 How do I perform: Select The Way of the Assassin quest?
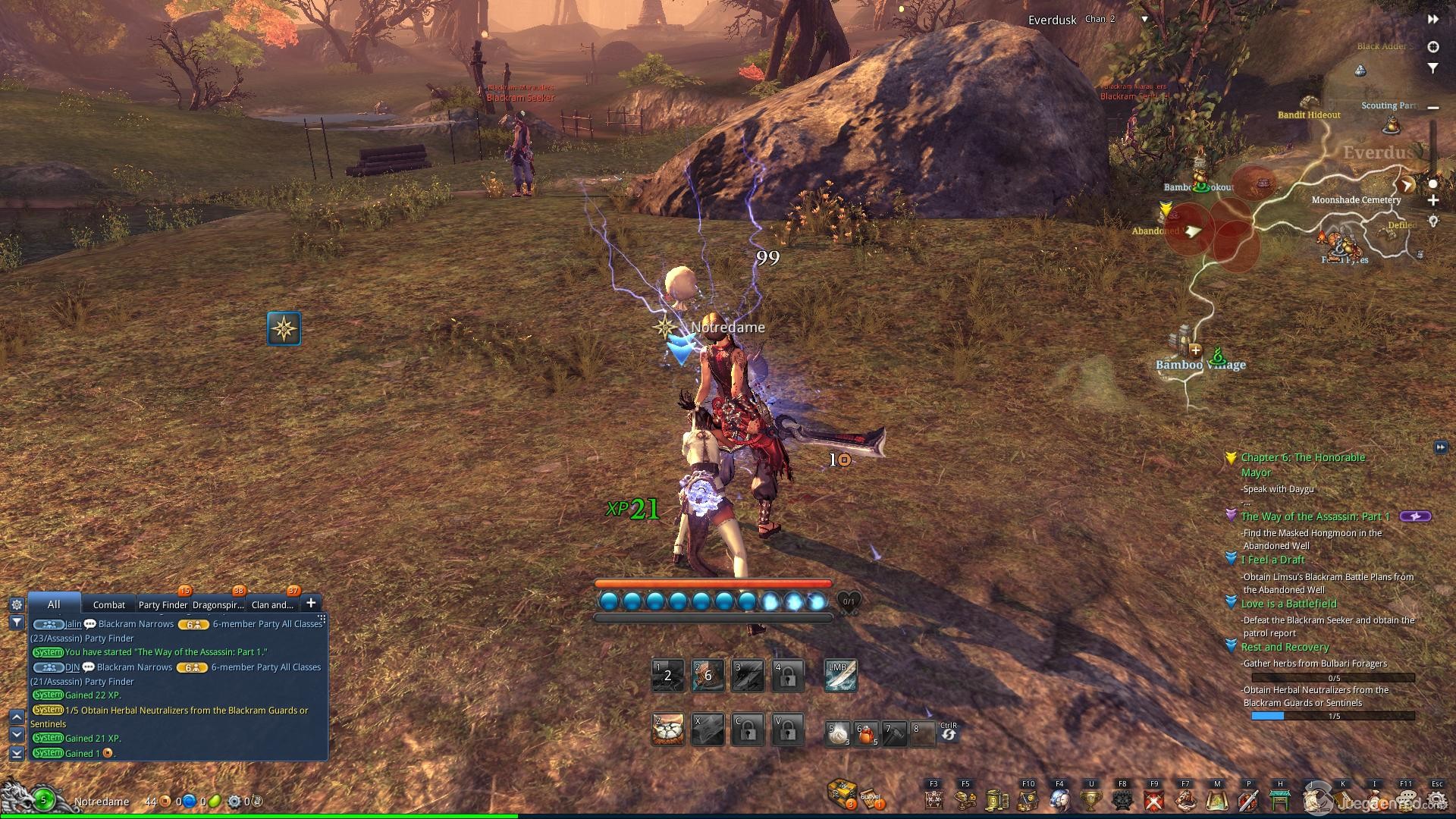tap(1315, 516)
